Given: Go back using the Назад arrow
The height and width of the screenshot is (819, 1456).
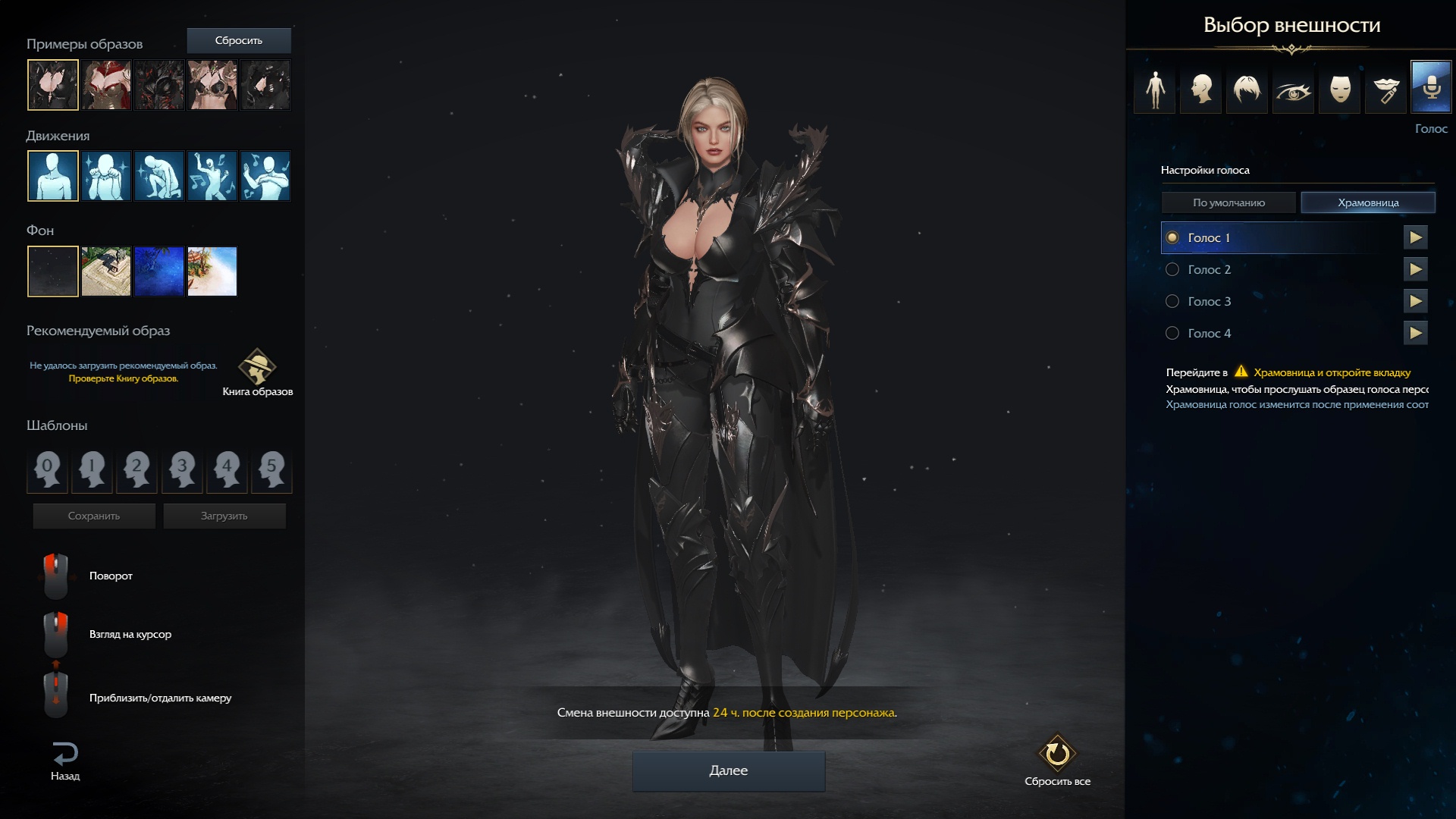Looking at the screenshot, I should coord(65,761).
